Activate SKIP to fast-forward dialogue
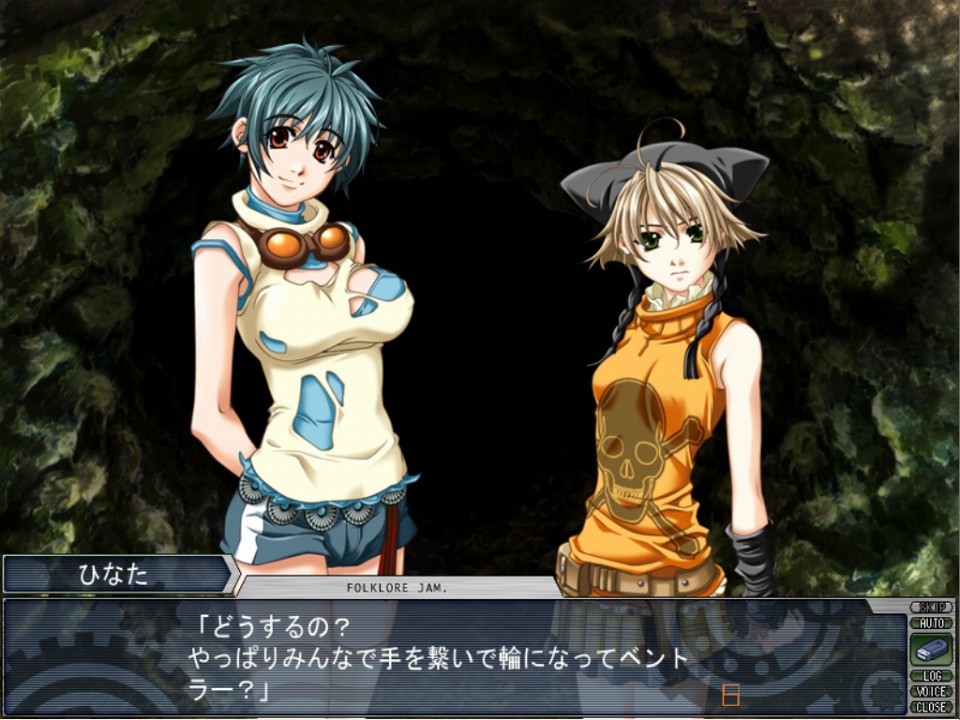960x720 pixels. tap(930, 607)
